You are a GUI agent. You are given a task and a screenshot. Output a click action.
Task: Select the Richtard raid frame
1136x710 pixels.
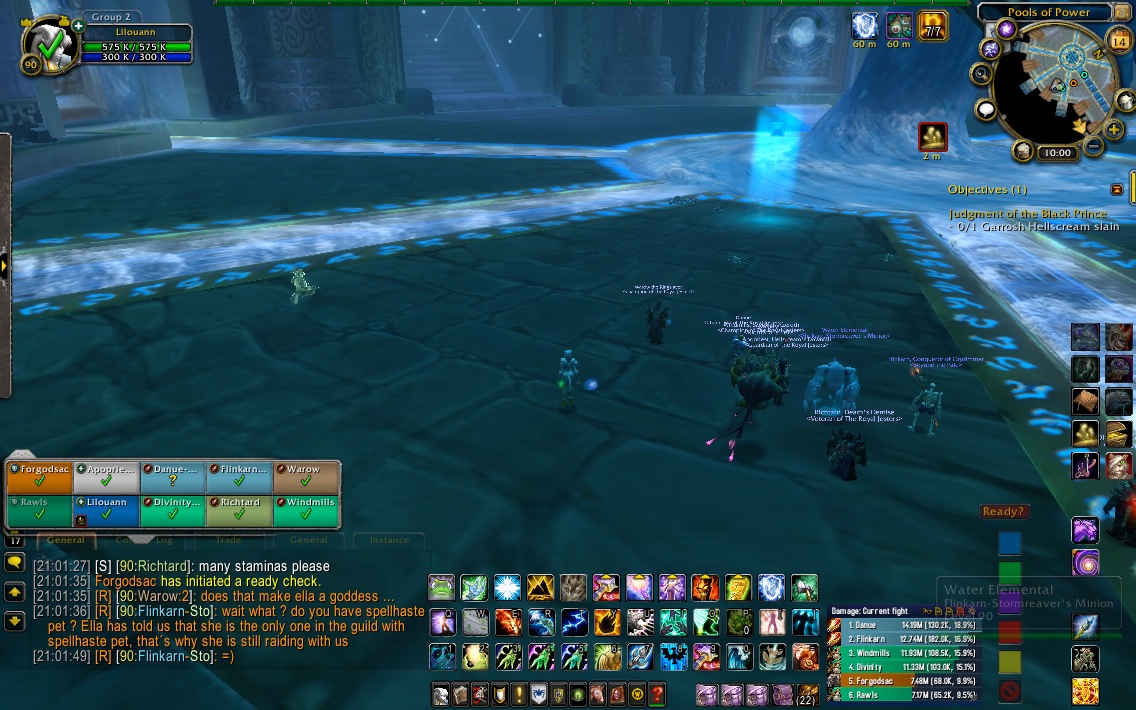pos(239,510)
